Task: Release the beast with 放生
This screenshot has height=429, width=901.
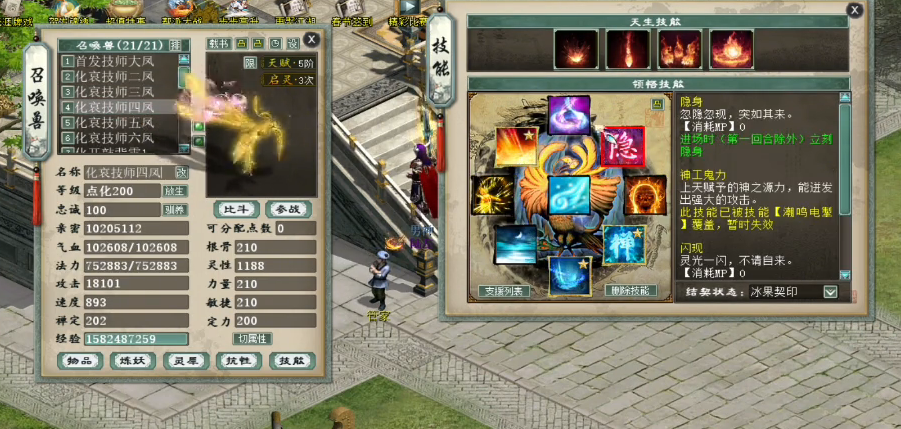Action: point(175,191)
